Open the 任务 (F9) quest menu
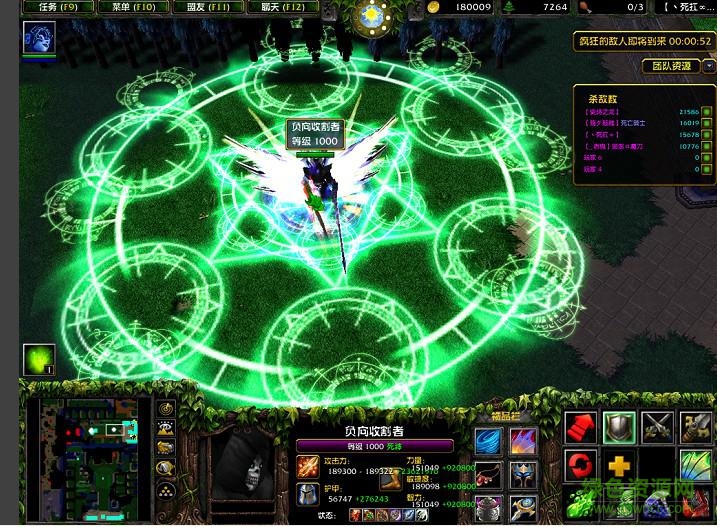Screen dimensions: 717x527 [57, 7]
